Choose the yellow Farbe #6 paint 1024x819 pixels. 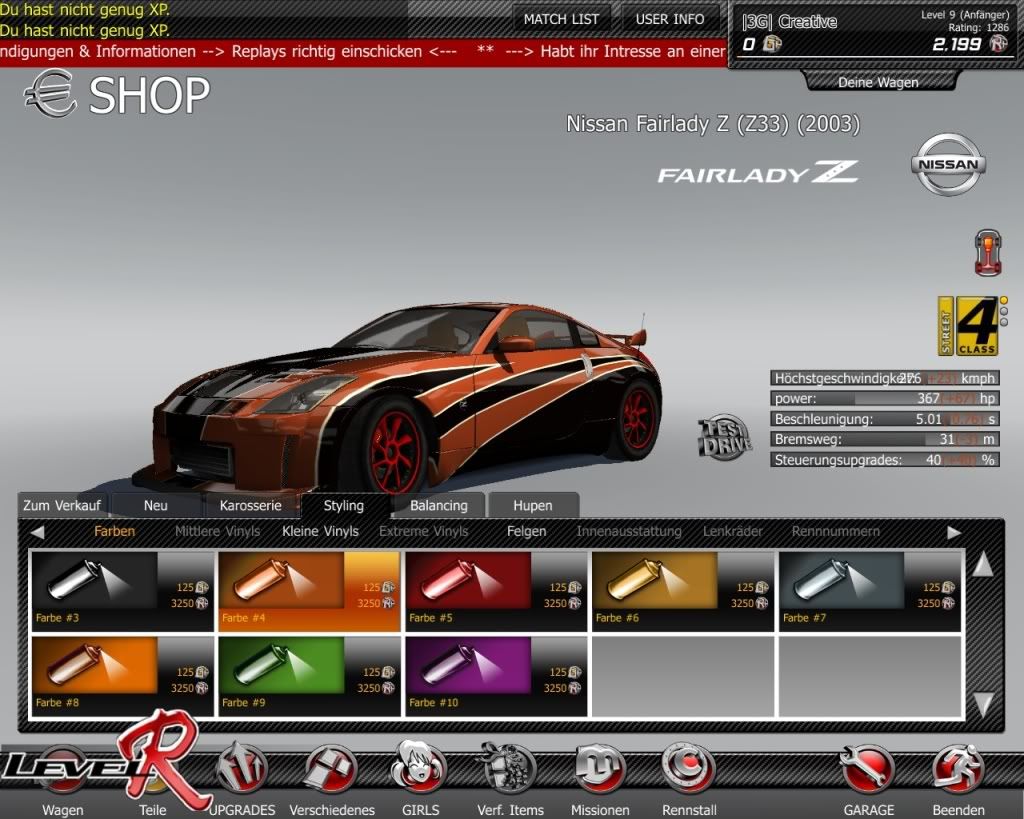pyautogui.click(x=682, y=590)
